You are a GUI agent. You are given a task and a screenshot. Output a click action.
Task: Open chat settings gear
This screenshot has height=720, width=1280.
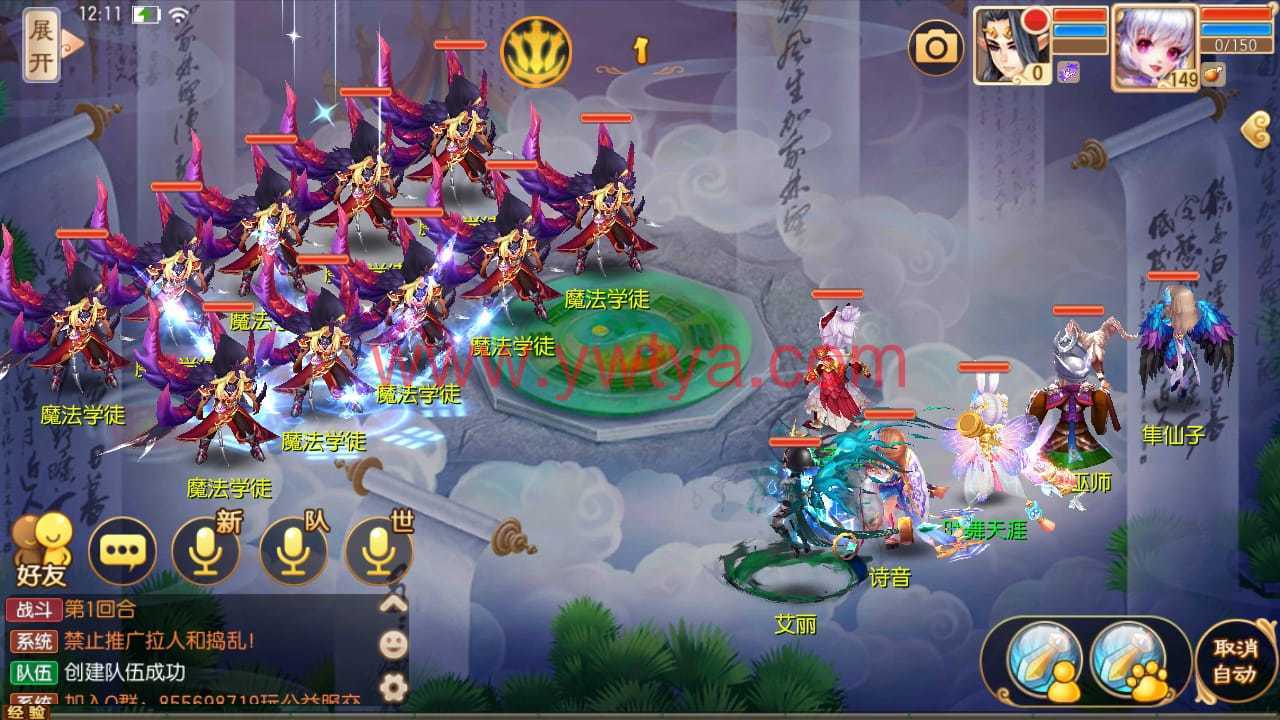click(x=394, y=686)
